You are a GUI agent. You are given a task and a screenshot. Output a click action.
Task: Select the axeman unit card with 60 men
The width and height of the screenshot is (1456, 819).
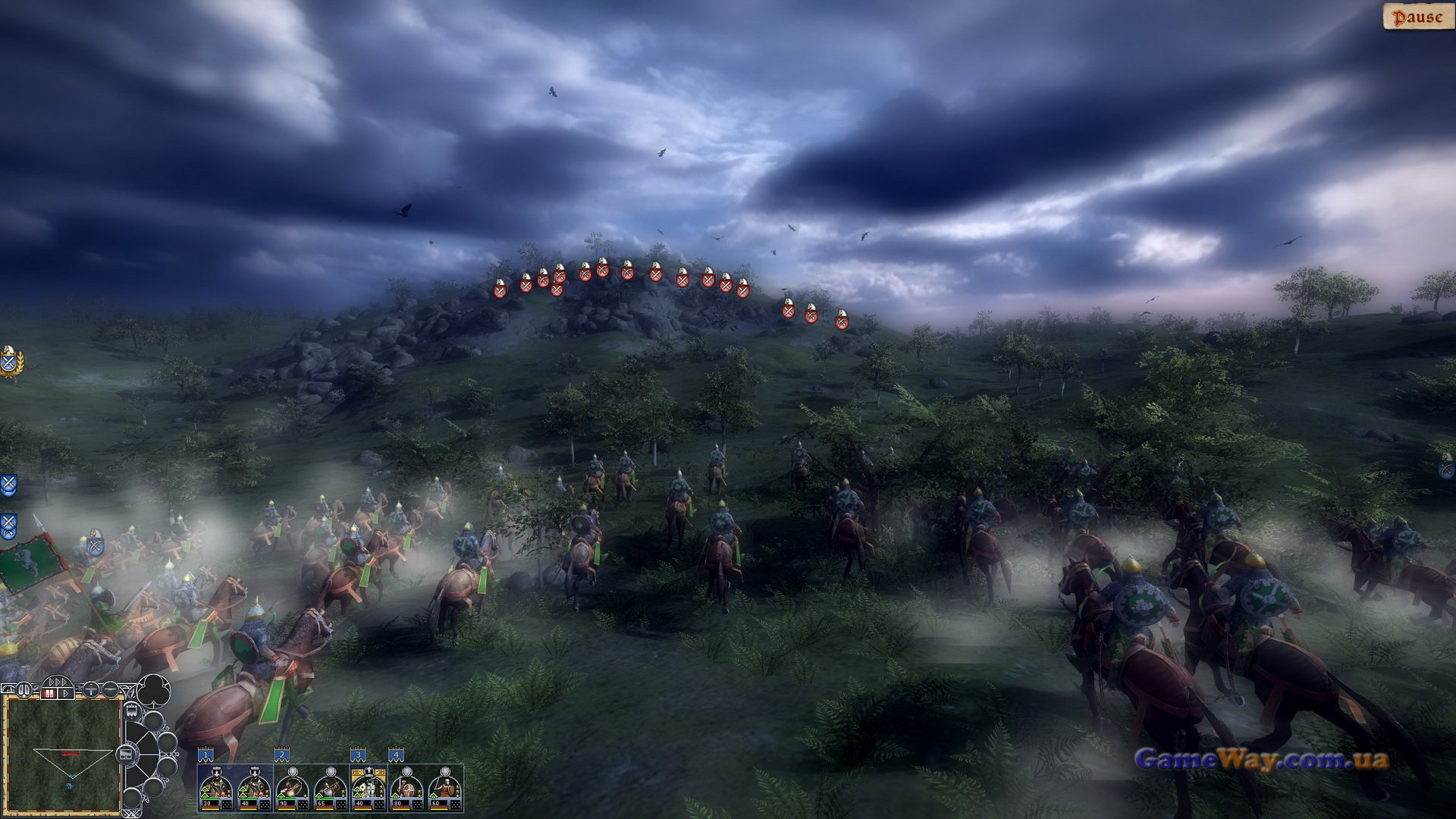444,789
